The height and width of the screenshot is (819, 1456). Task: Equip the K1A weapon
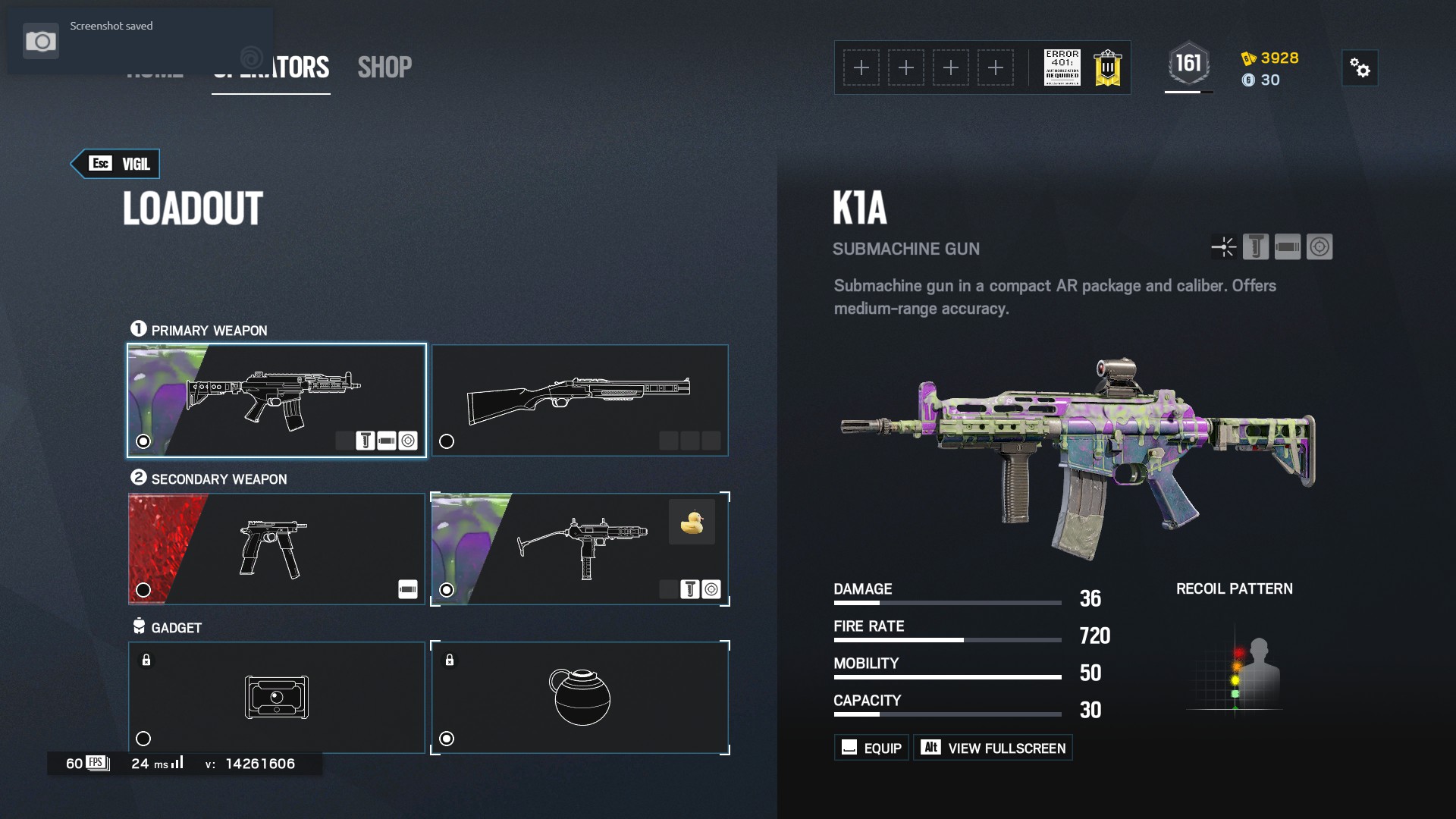coord(871,748)
